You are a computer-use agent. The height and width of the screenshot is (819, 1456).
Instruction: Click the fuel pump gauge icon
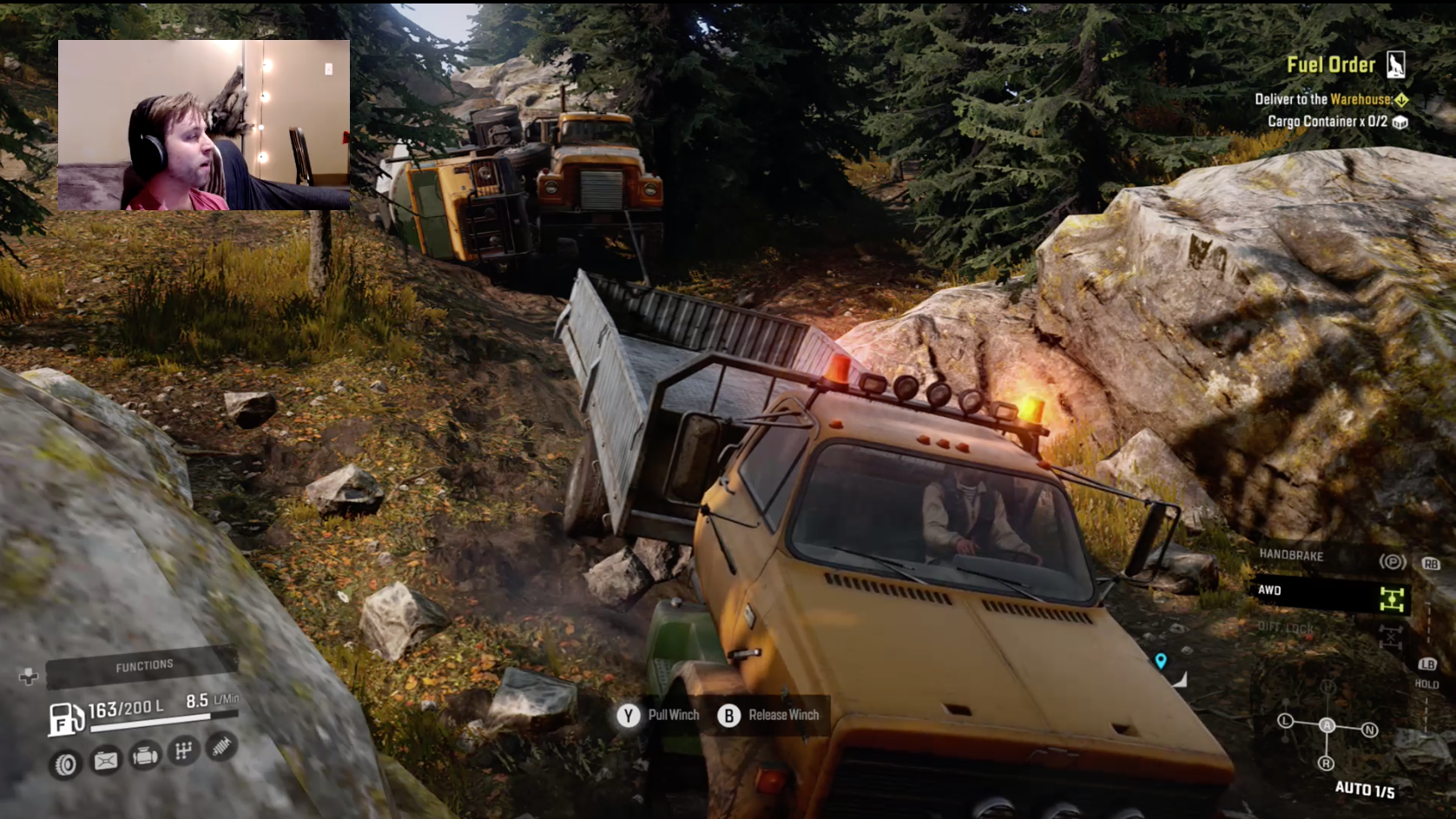point(65,719)
